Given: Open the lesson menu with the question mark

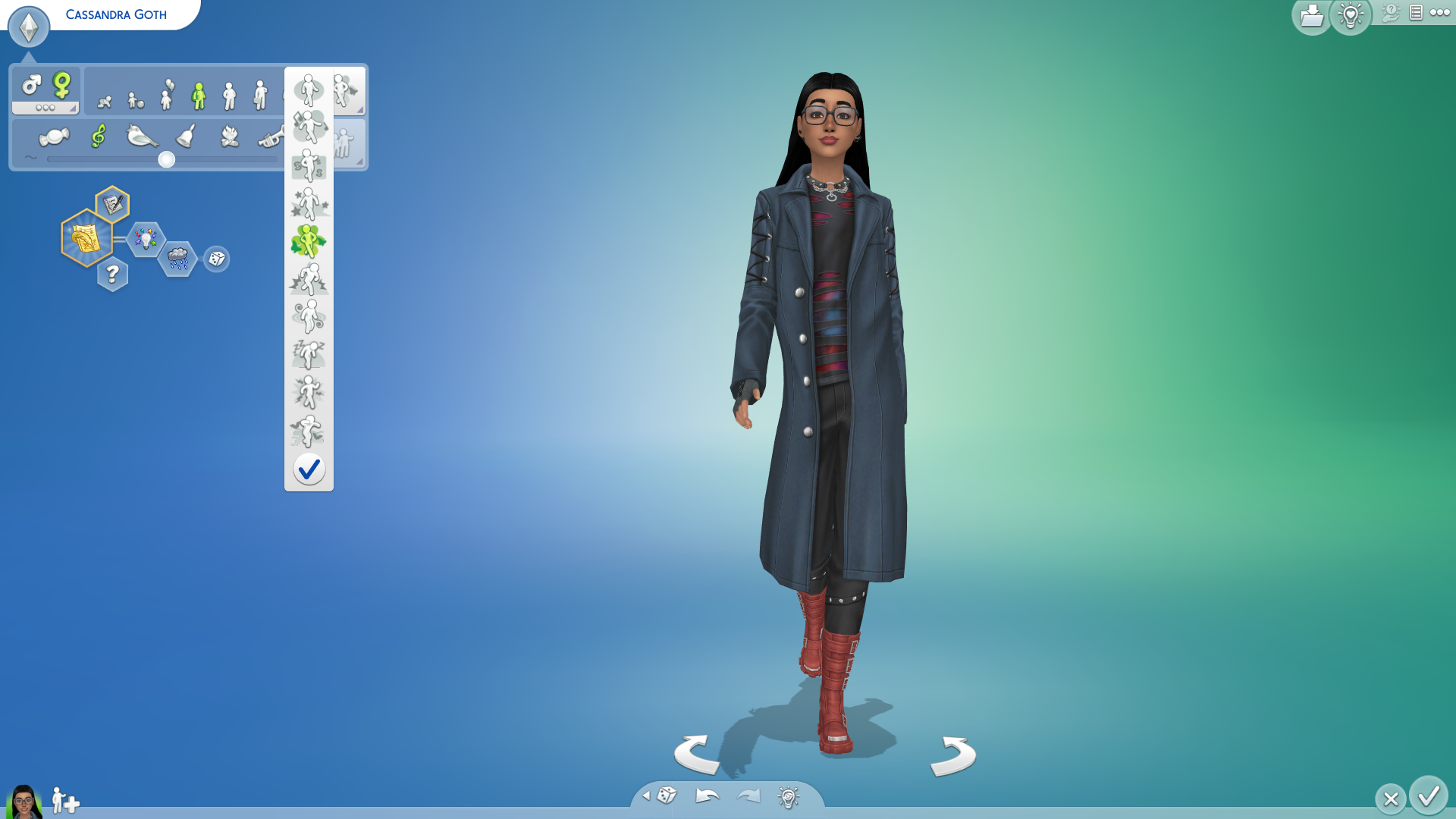Looking at the screenshot, I should (114, 274).
